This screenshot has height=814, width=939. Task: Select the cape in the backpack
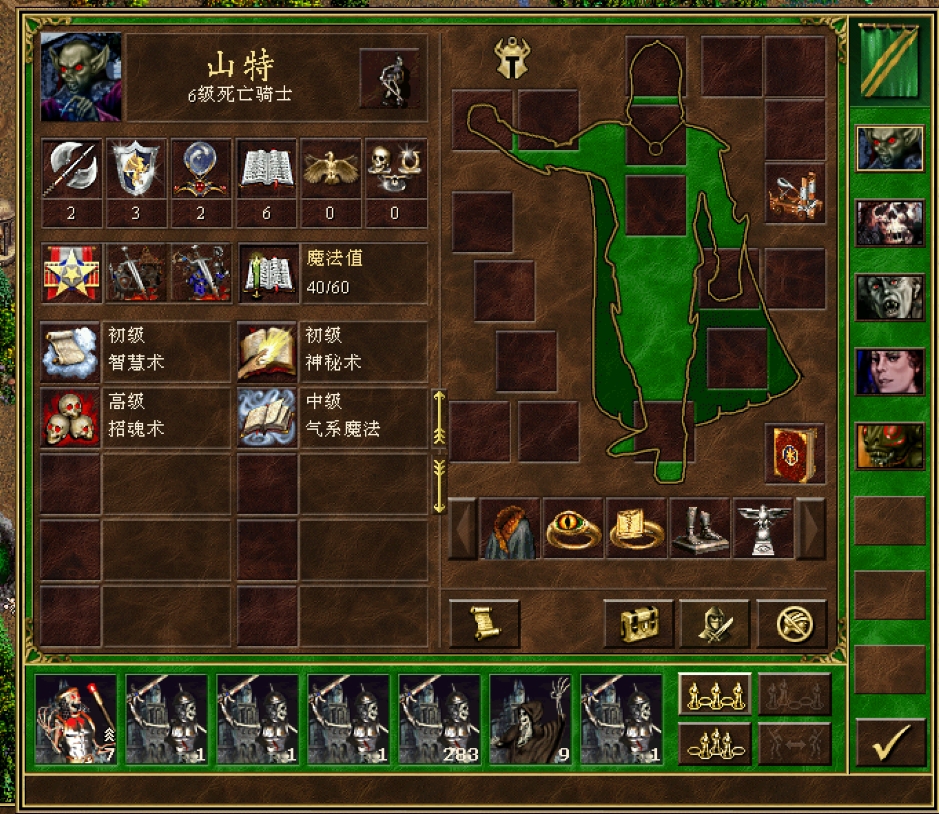click(510, 528)
